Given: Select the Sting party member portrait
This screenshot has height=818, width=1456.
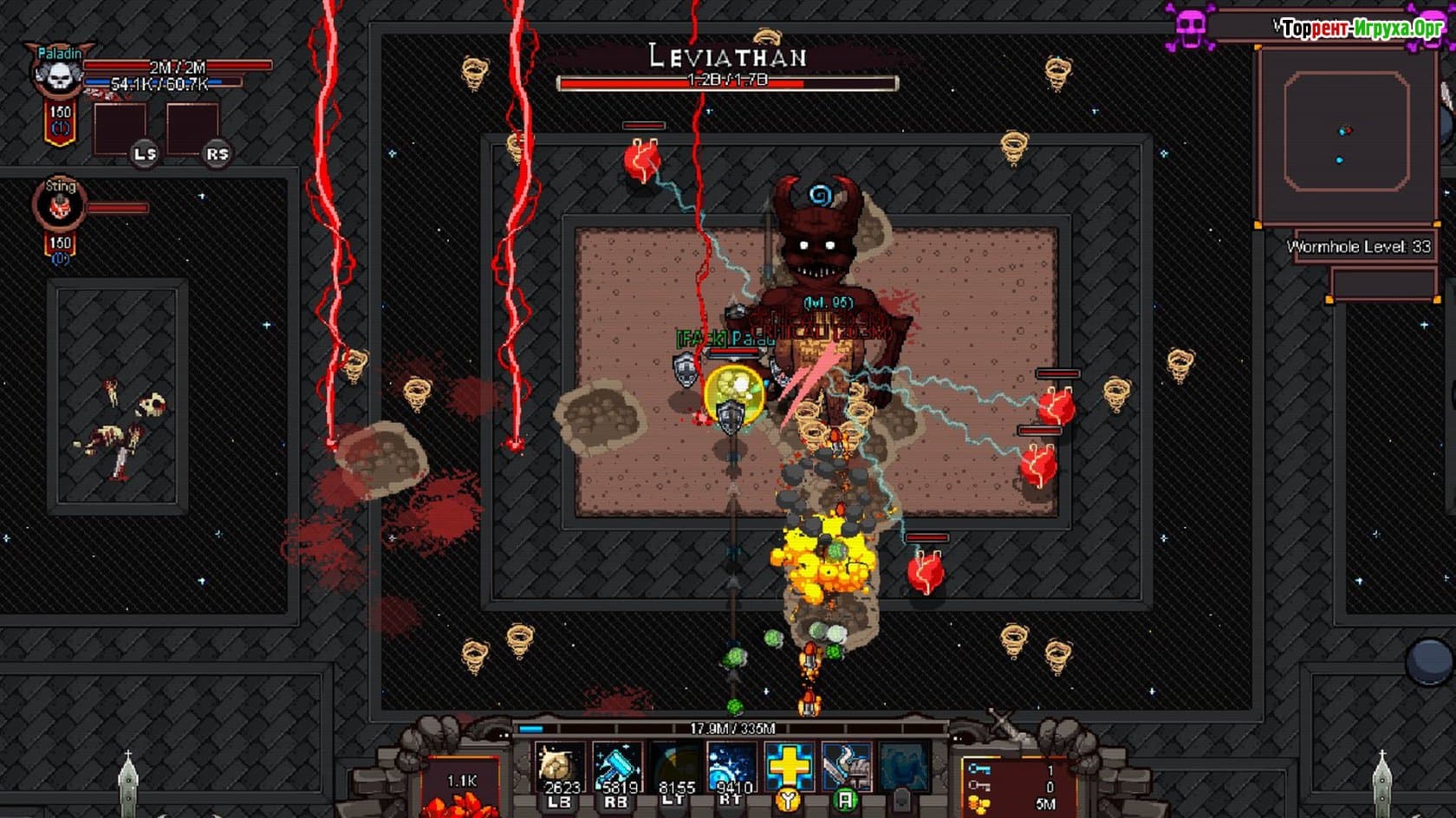Looking at the screenshot, I should coord(60,206).
